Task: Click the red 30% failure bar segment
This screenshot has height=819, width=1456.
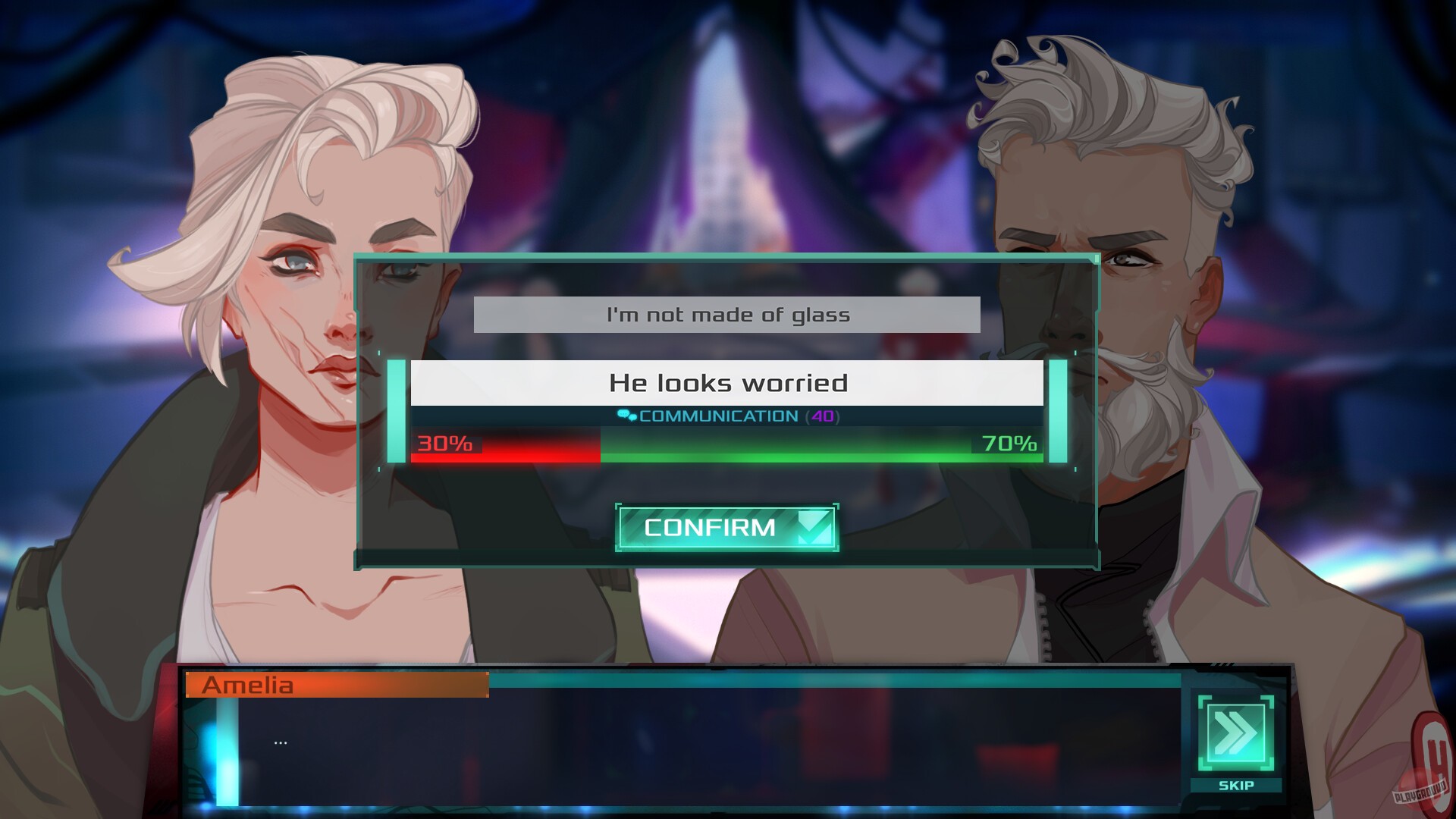Action: coord(500,447)
